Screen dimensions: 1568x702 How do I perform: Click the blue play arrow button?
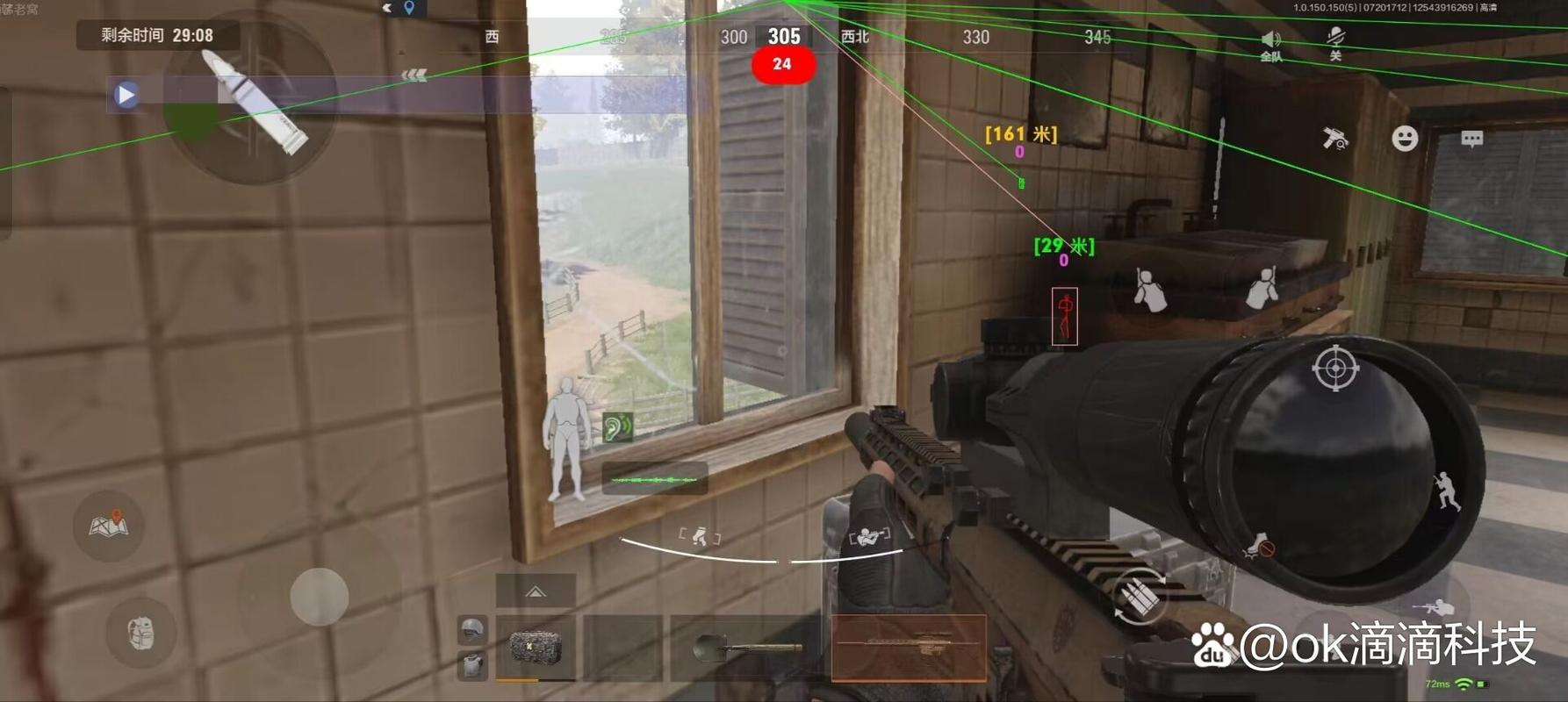pyautogui.click(x=126, y=94)
